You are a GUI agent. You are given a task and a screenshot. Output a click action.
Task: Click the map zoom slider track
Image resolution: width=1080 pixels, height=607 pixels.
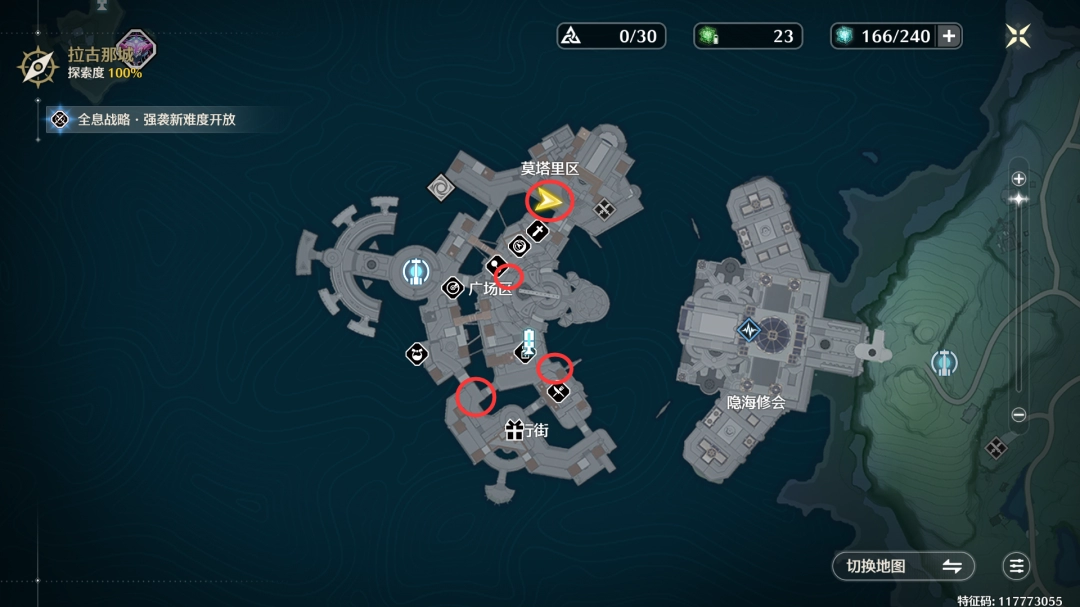[1018, 300]
